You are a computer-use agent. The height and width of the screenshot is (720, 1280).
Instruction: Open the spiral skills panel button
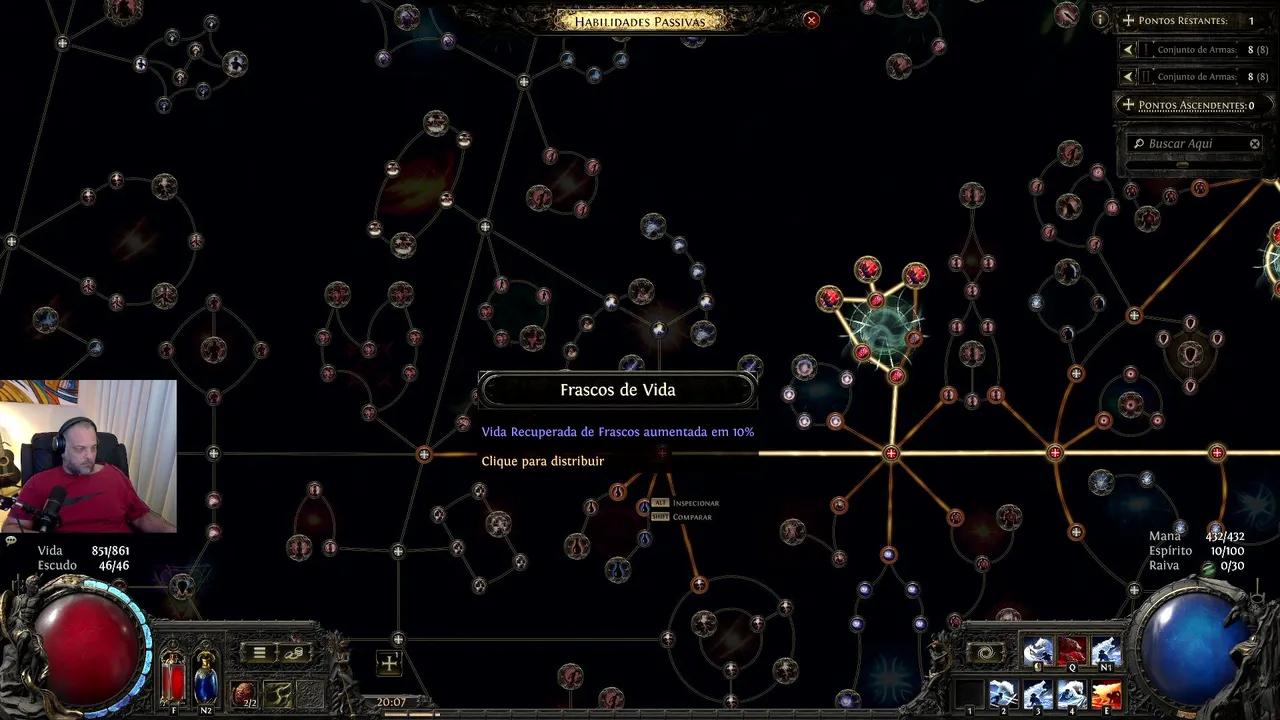pos(985,653)
